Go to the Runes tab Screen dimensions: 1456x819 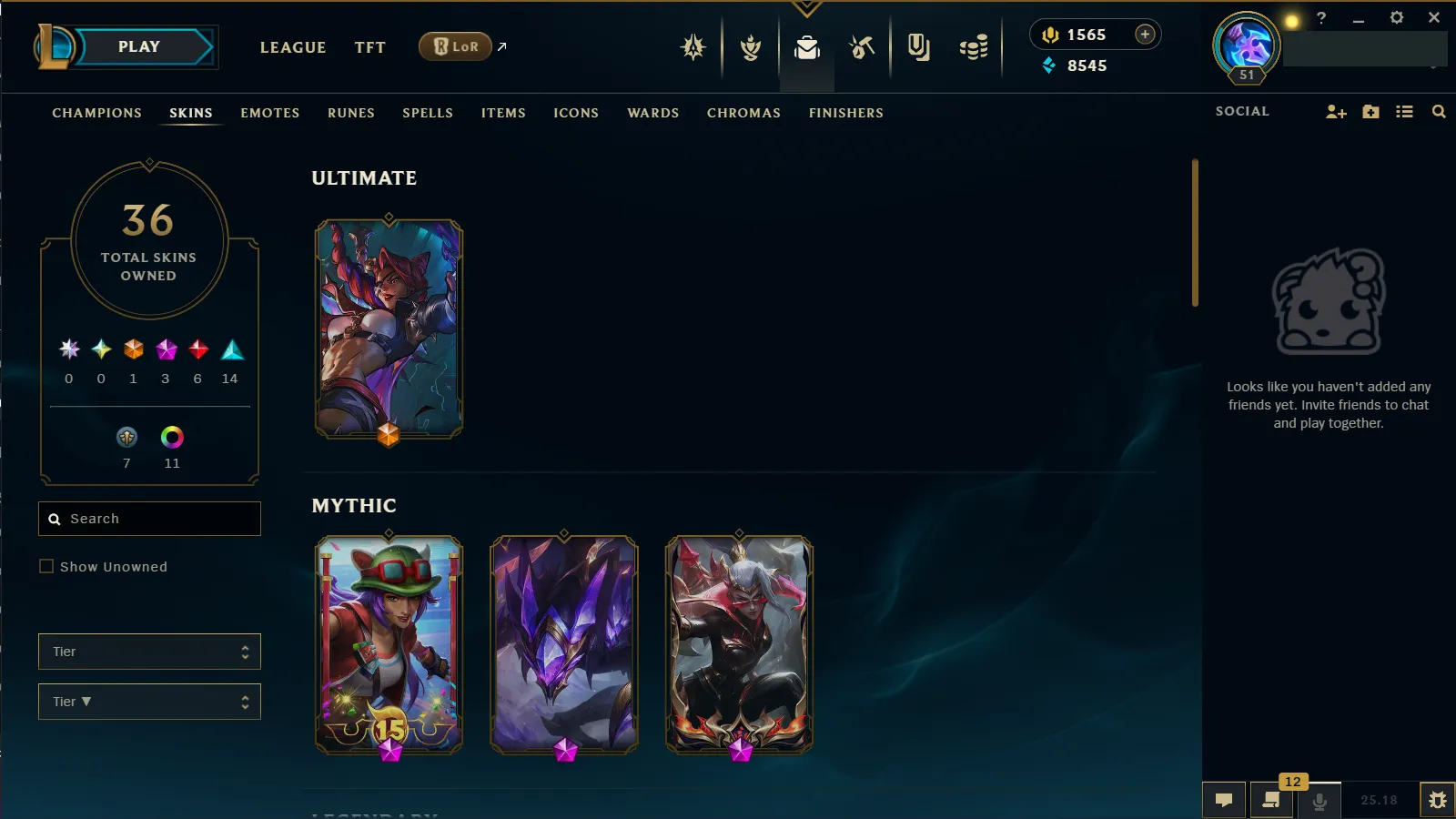[x=350, y=113]
